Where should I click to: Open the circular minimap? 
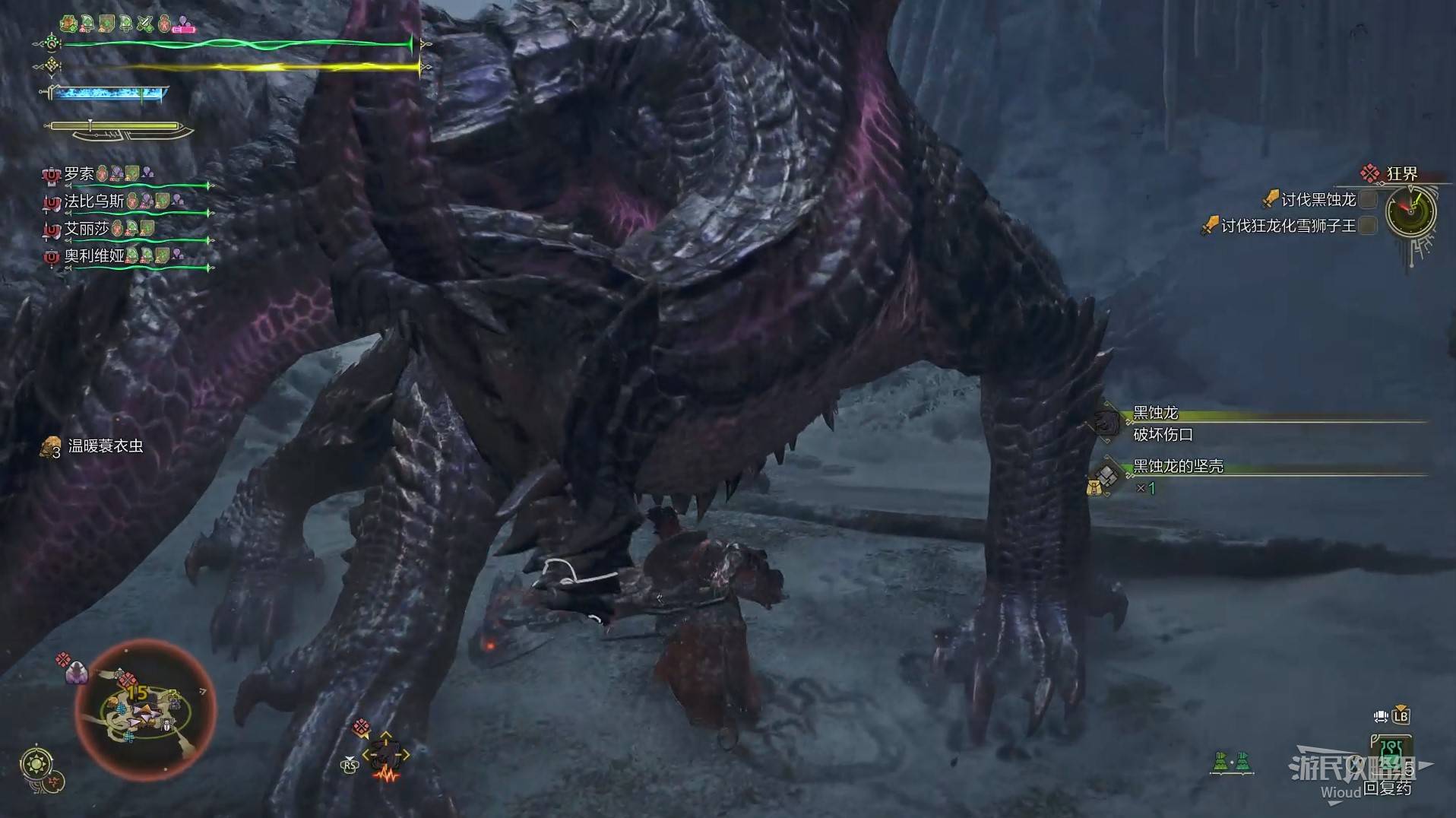point(144,710)
